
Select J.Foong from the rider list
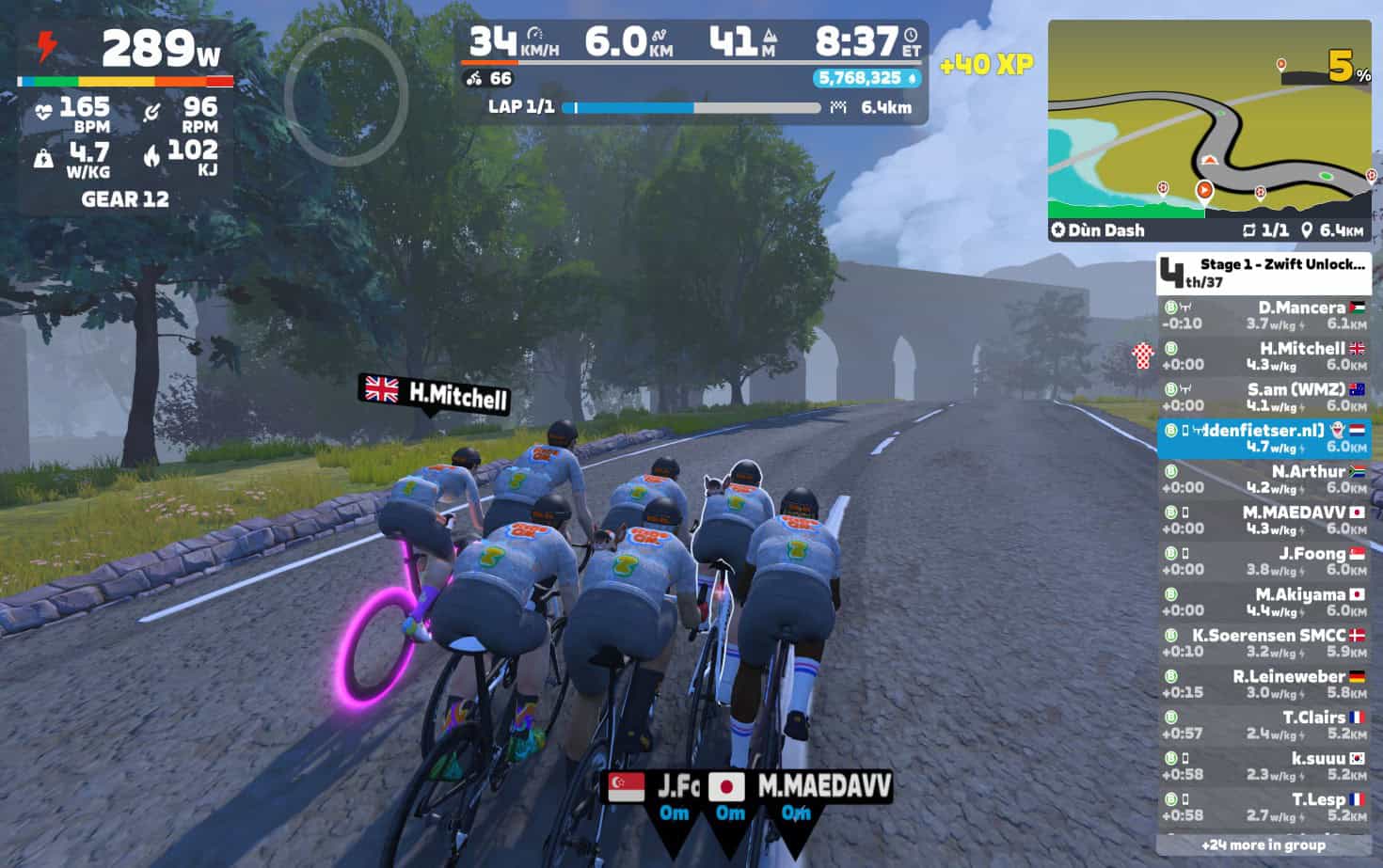coord(1263,560)
